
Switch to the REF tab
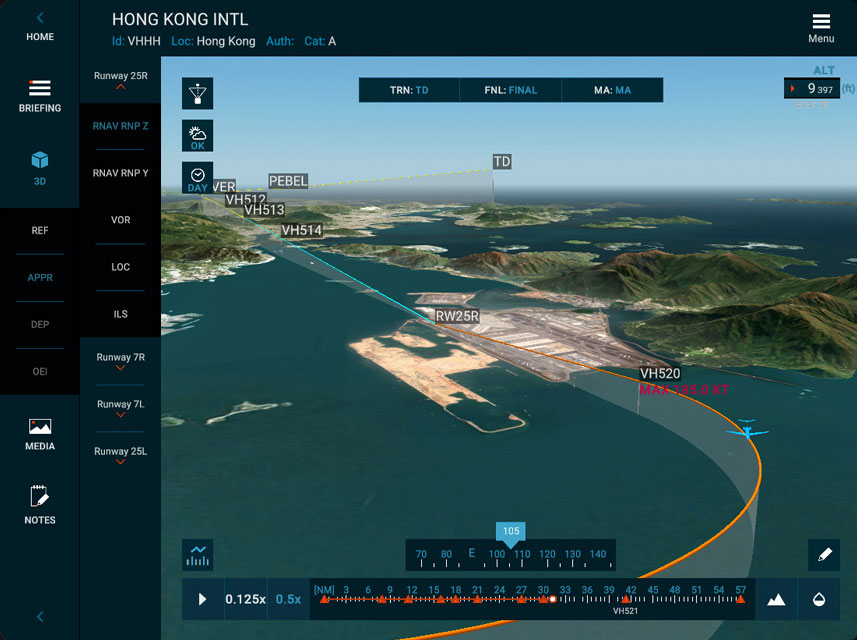click(40, 231)
